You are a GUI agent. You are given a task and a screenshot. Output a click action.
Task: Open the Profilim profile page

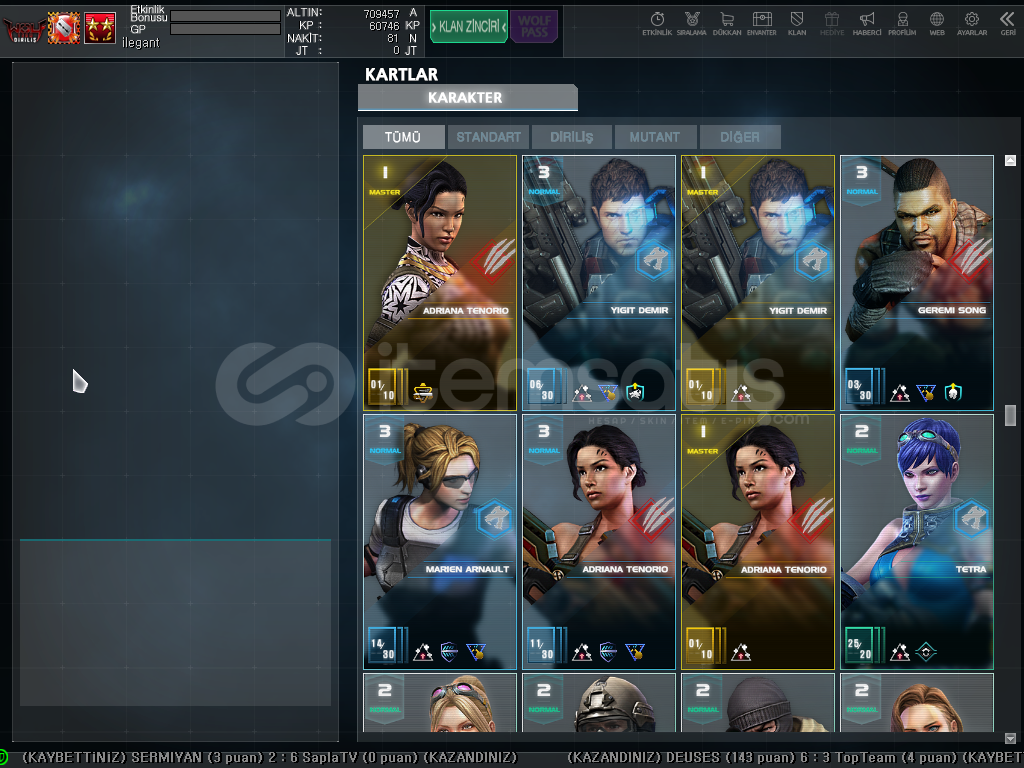coord(902,24)
